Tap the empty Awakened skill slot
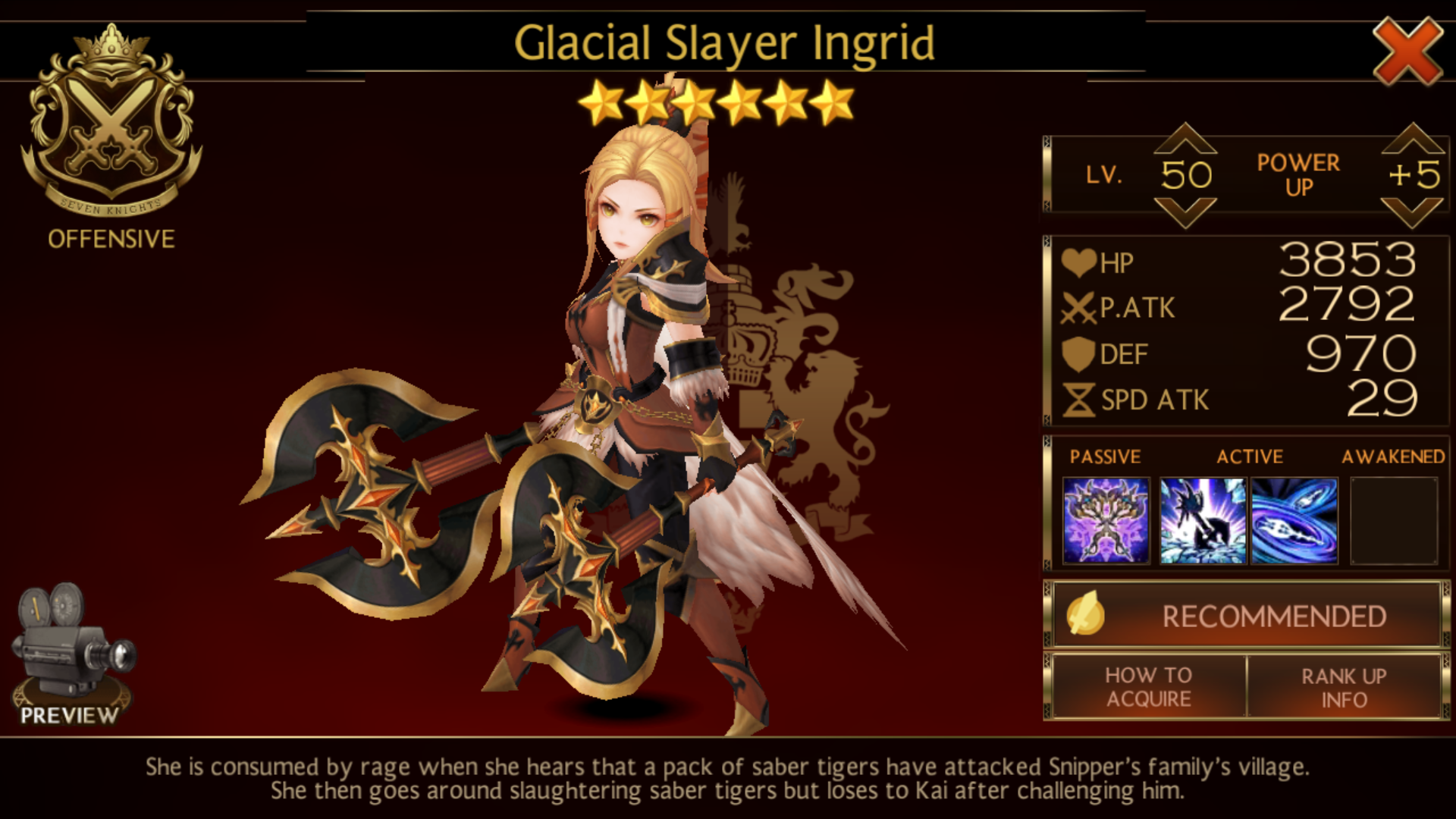The width and height of the screenshot is (1456, 819). pos(1394,520)
